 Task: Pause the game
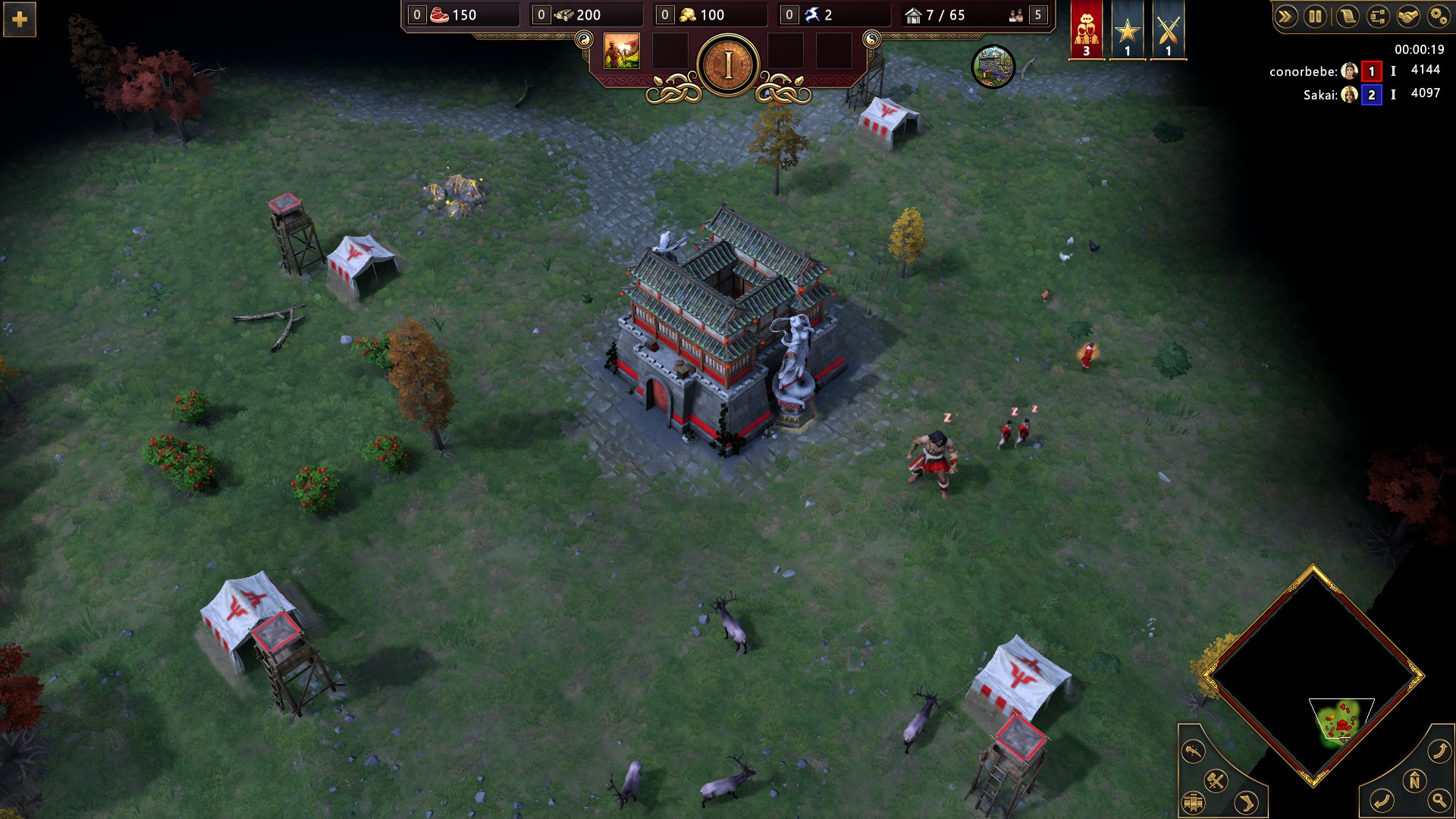tap(1315, 16)
